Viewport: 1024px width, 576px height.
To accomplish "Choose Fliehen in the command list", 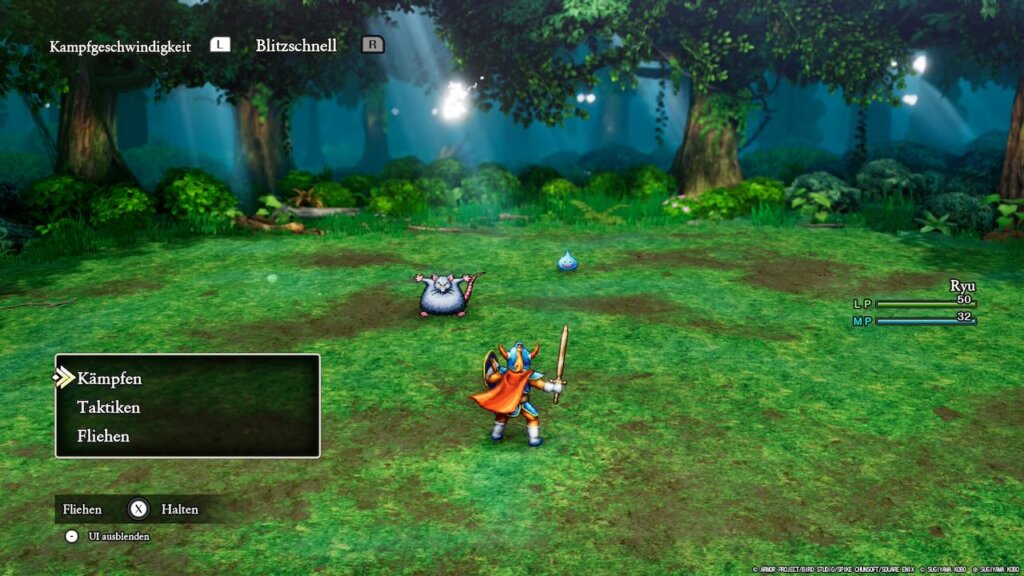I will 103,436.
